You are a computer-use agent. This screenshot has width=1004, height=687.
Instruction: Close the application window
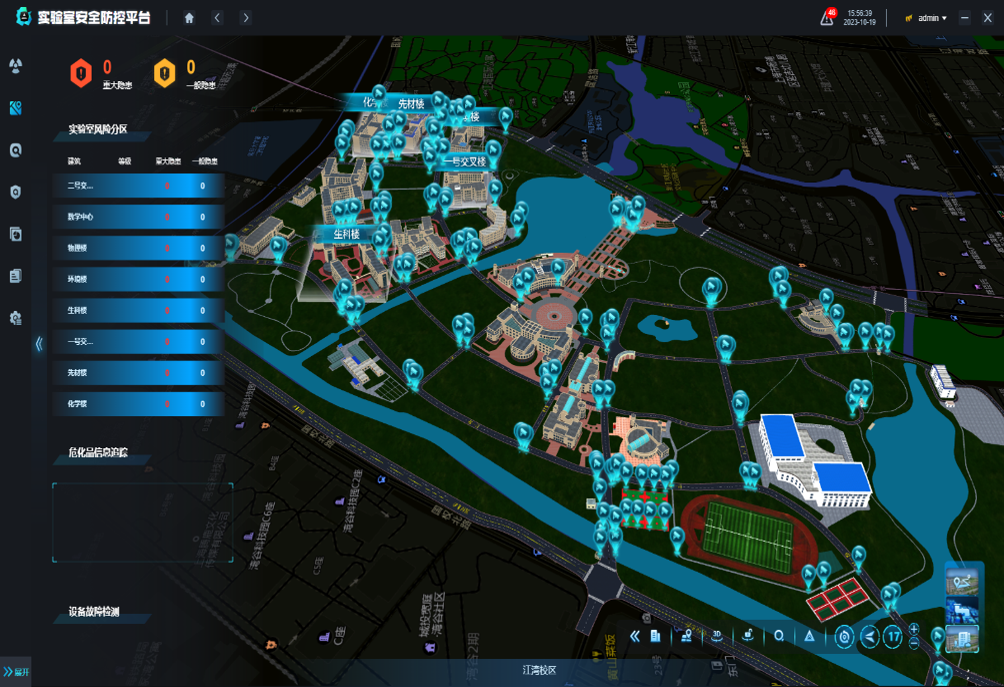click(988, 18)
